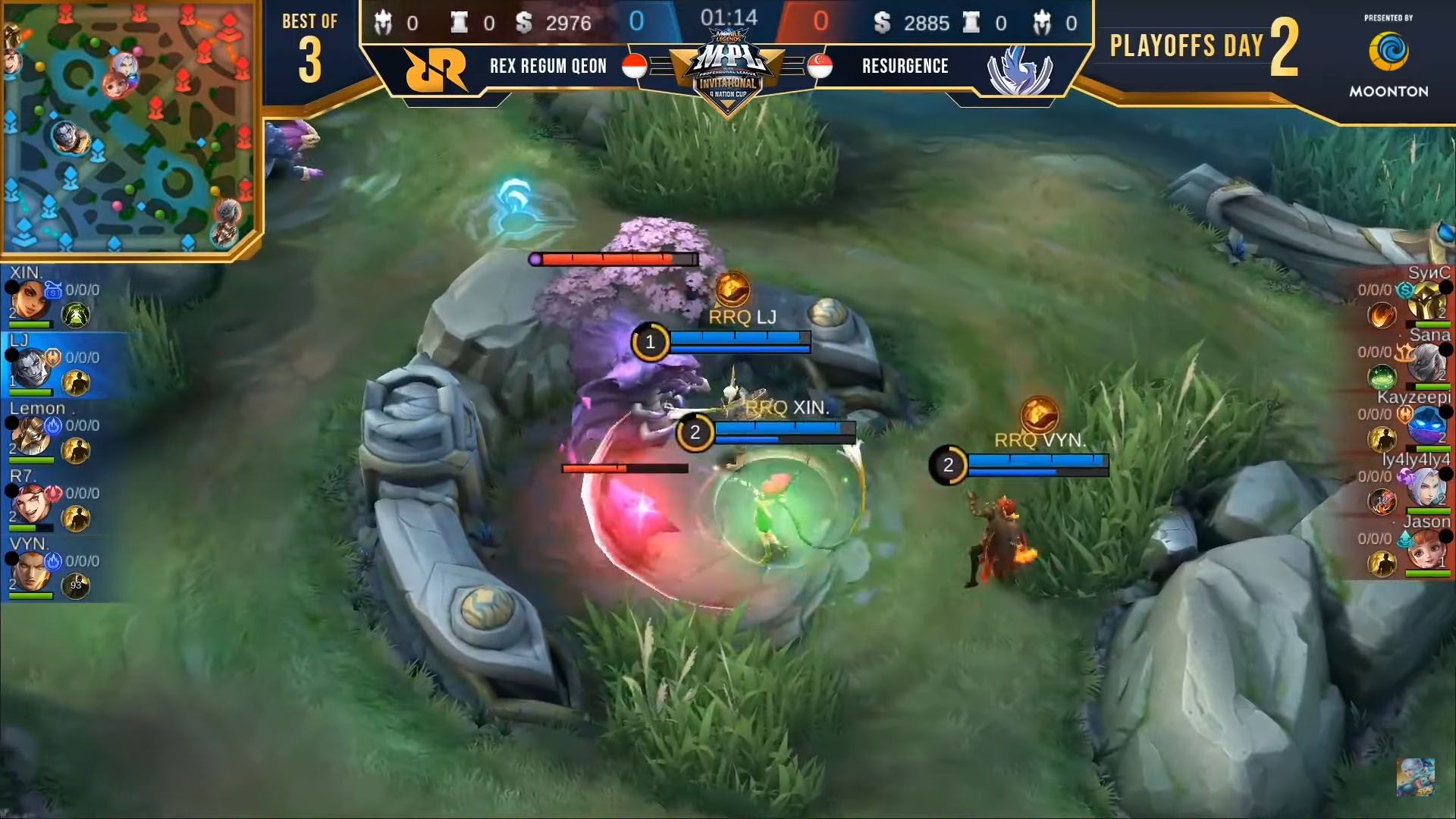Click Jason's teal arrow spell icon
Screen dimensions: 1456x819
(x=1404, y=538)
